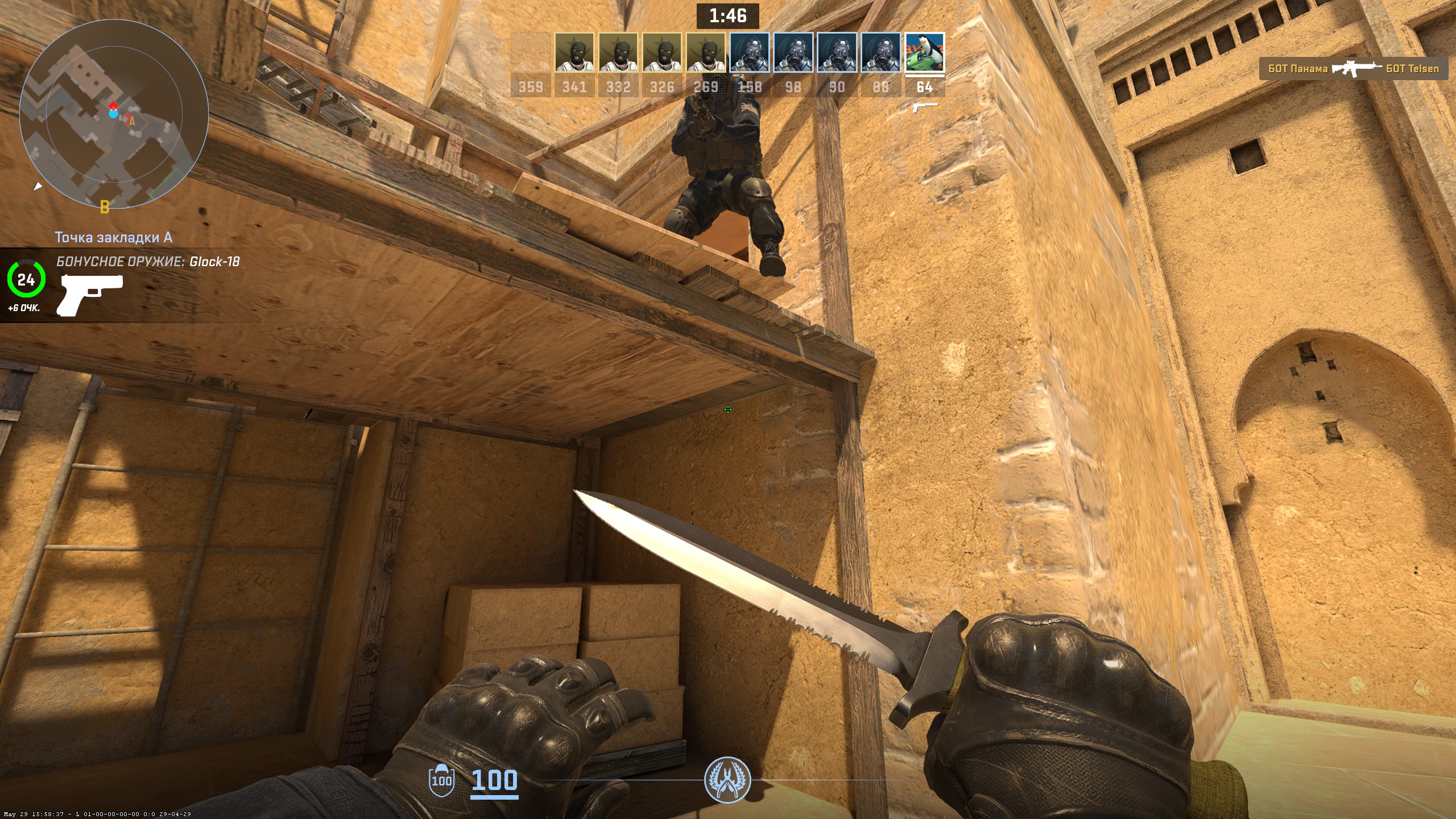This screenshot has width=1456, height=819.
Task: Click the counter-terrorist team emblem
Action: (x=727, y=780)
